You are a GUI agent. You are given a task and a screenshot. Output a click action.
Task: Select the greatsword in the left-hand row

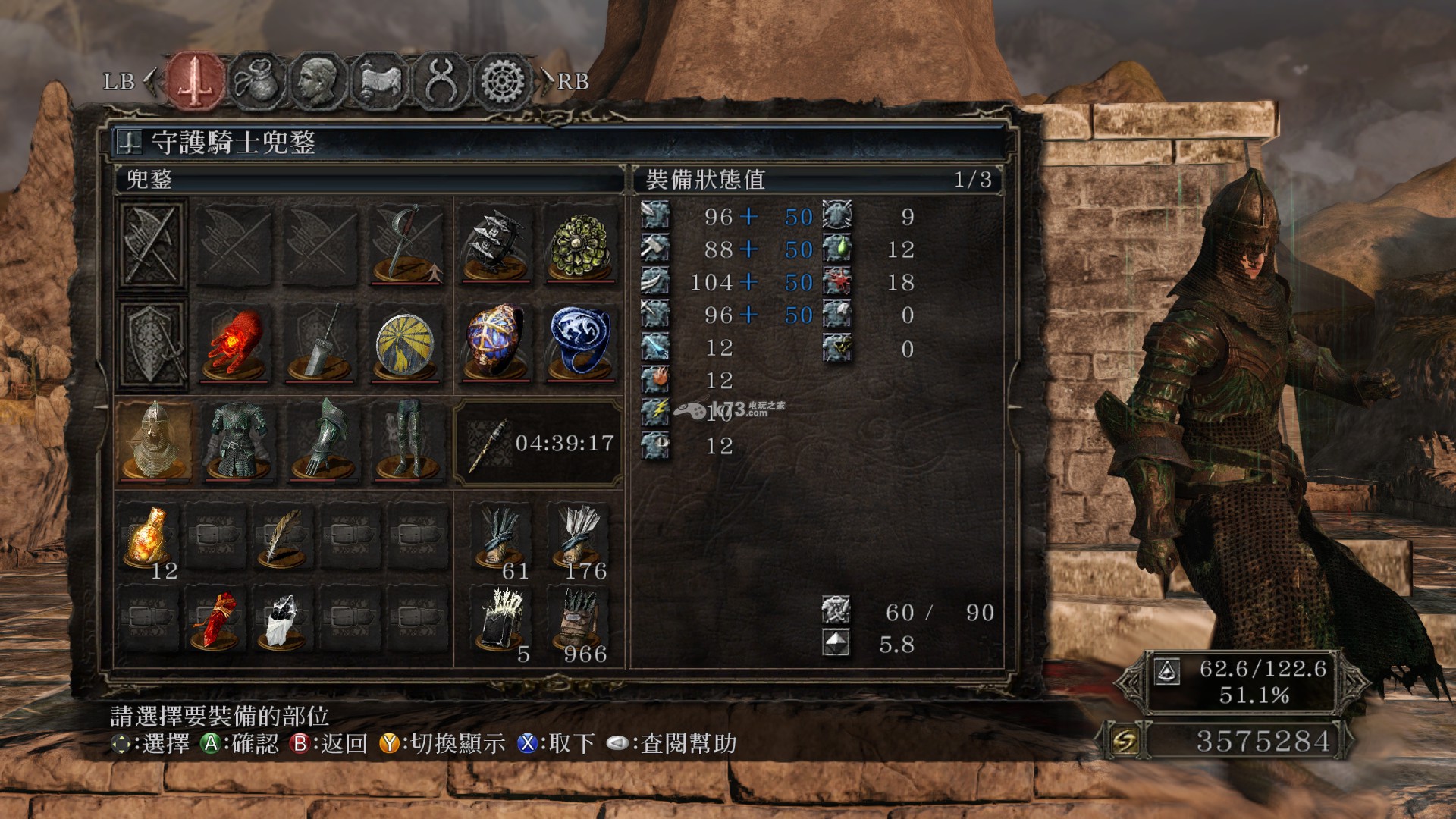[322, 344]
